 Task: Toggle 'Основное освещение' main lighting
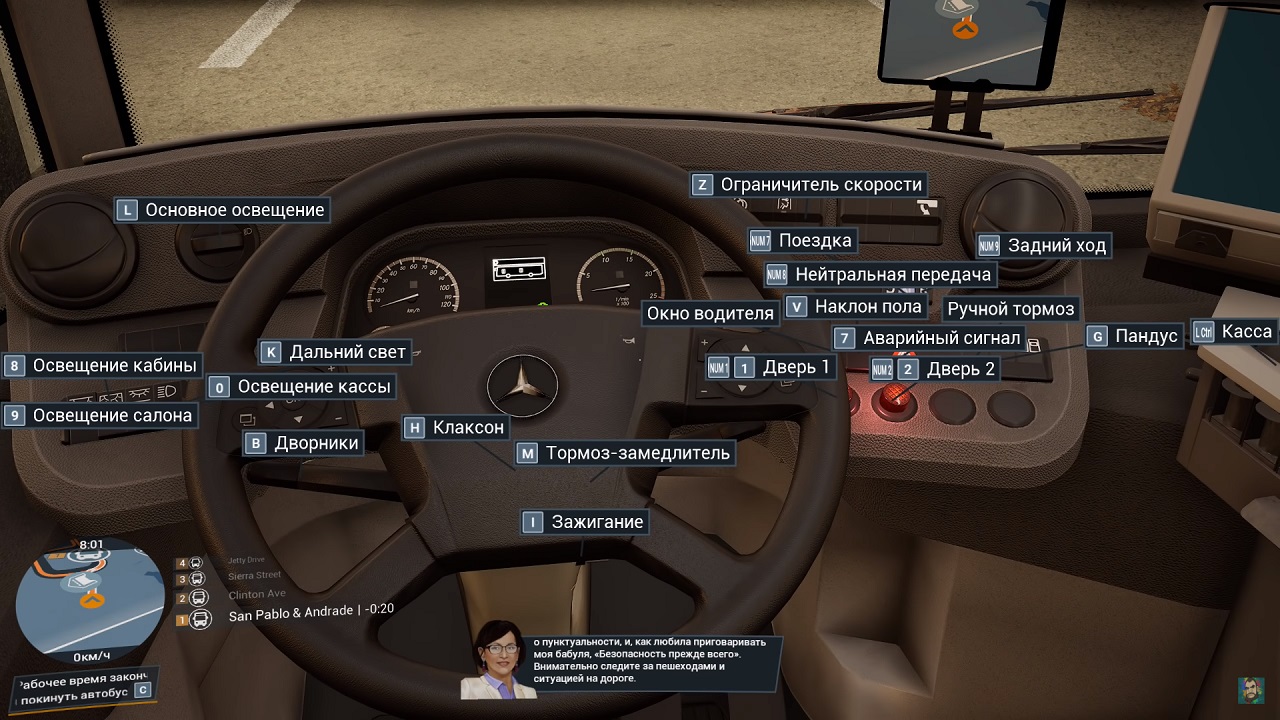(222, 210)
